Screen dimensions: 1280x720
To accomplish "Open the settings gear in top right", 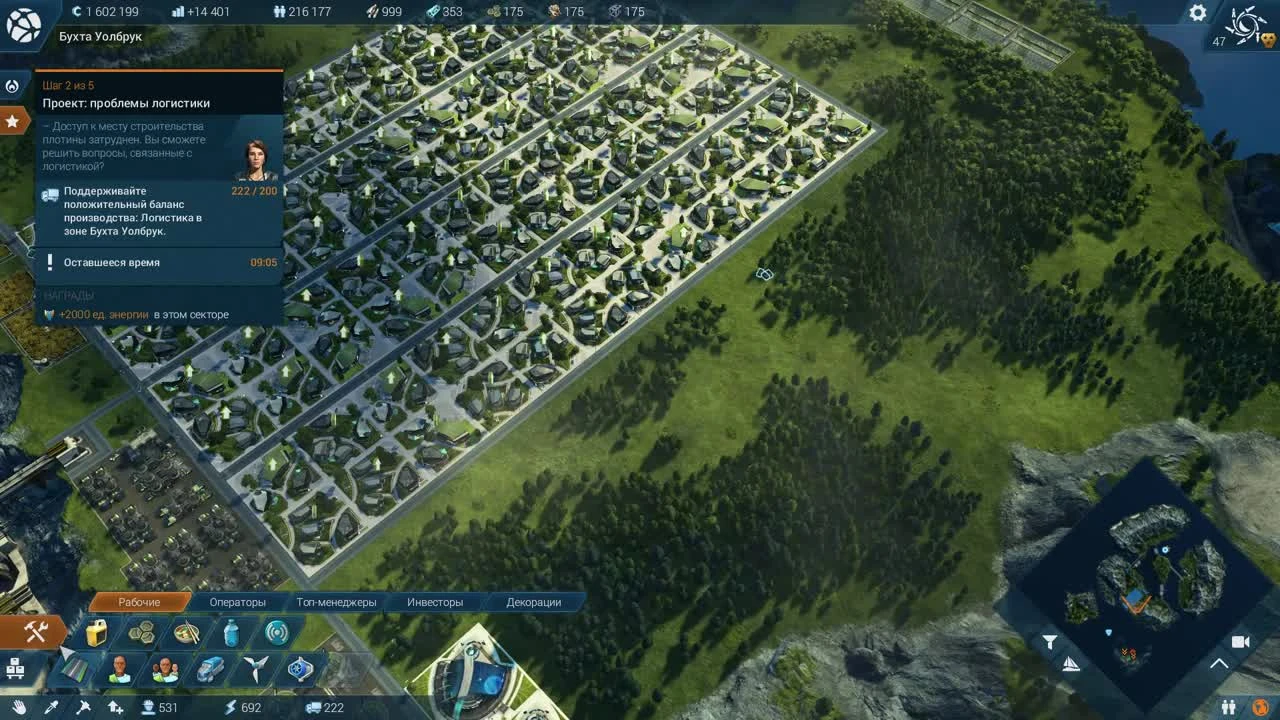I will coord(1197,14).
